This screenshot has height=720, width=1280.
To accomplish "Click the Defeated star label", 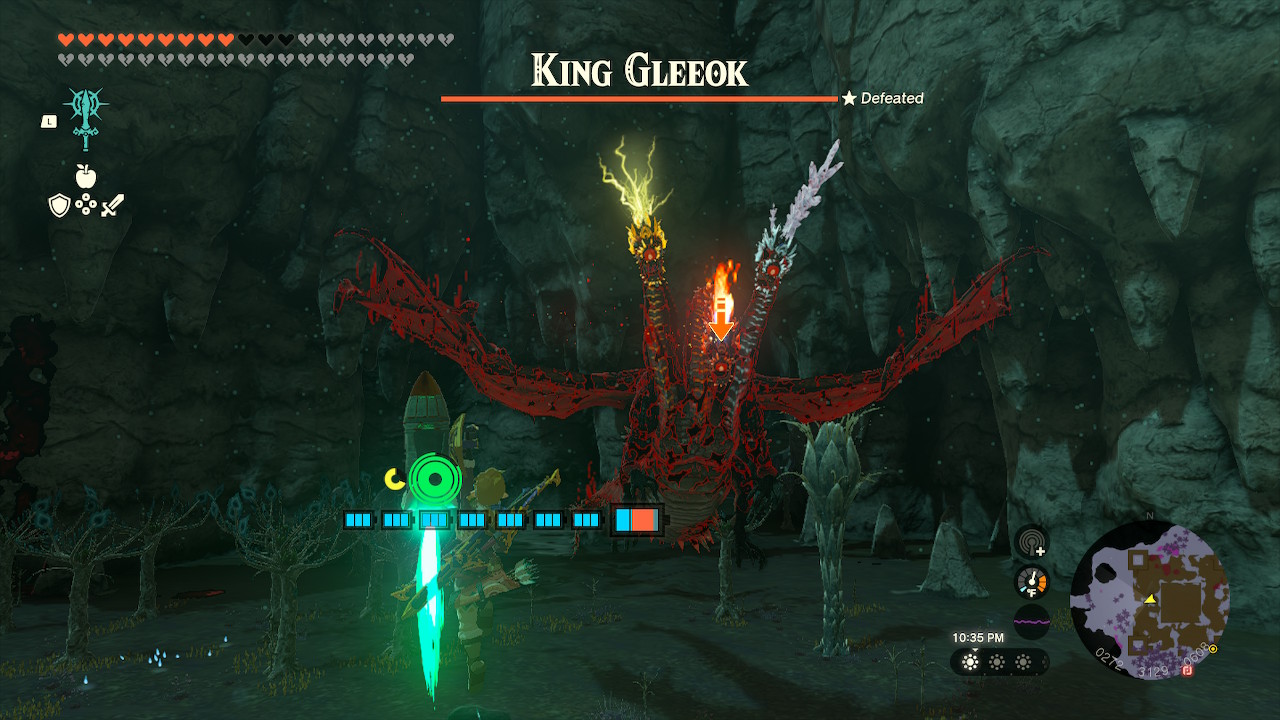I will 884,98.
